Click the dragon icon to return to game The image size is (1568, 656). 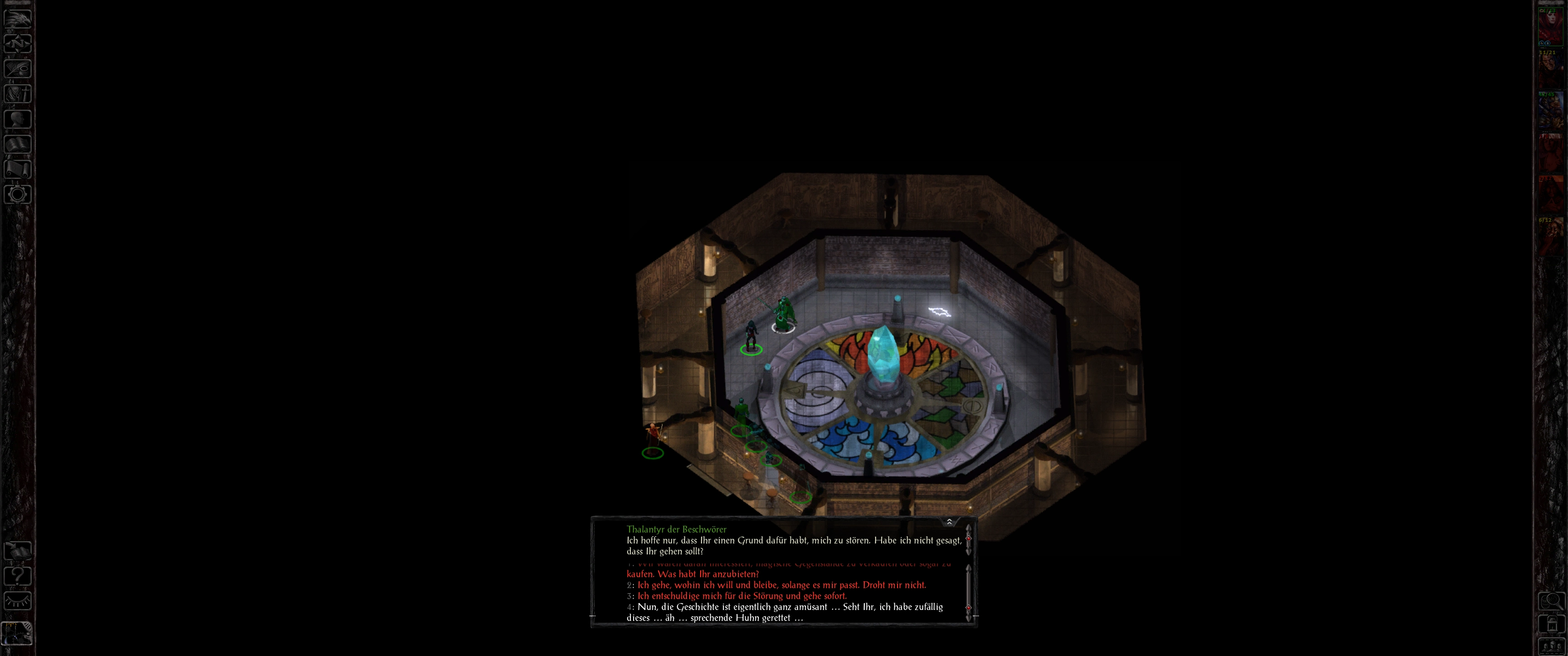18,18
